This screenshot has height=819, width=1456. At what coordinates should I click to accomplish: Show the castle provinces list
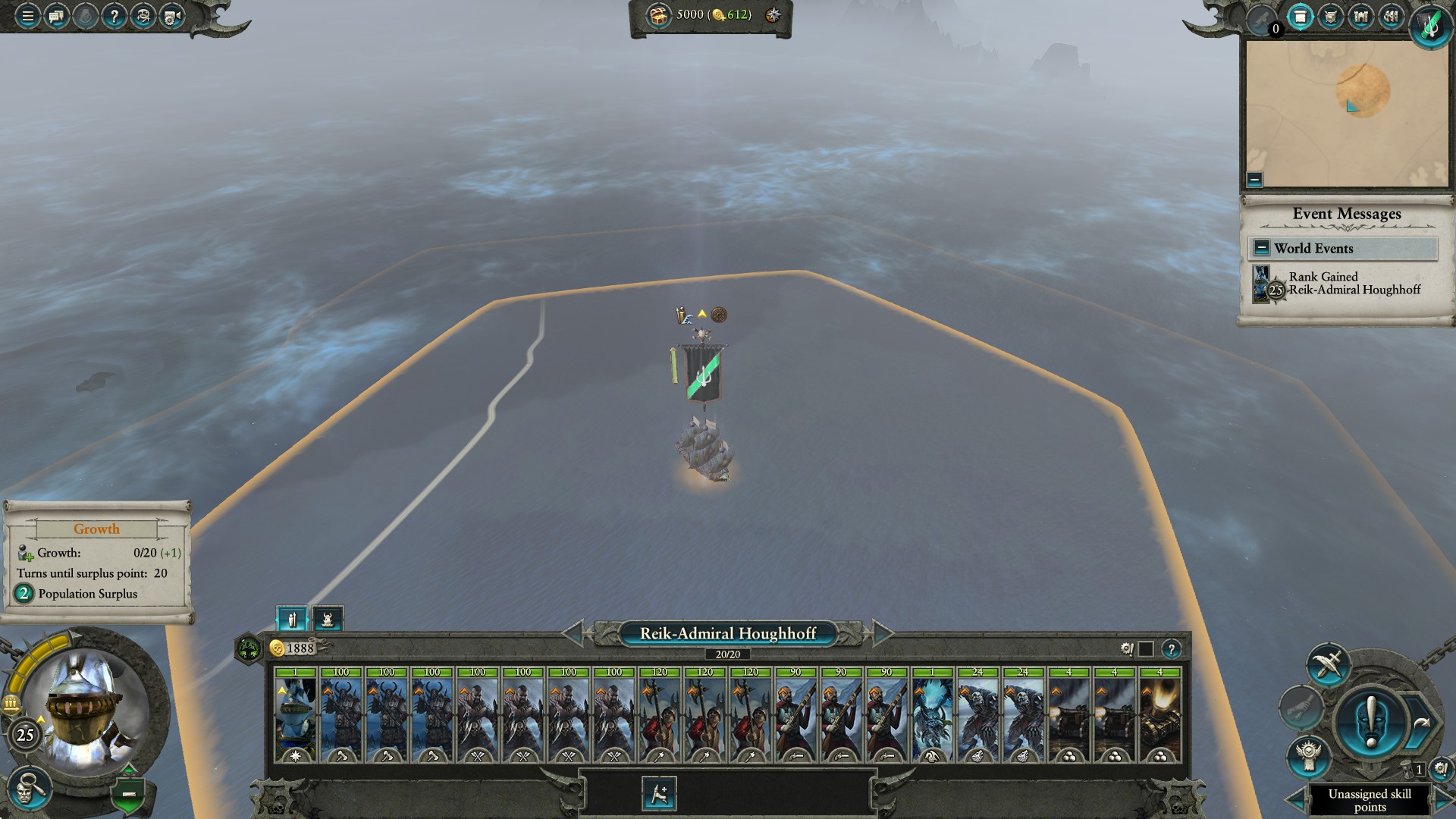click(1360, 17)
